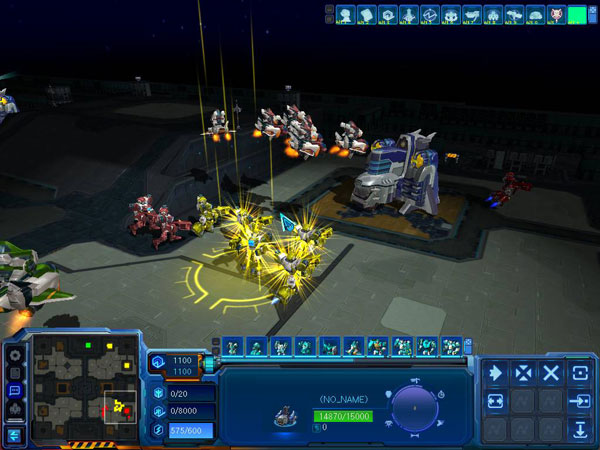Click the left-arrow collapse button under the sidebar
Image resolution: width=600 pixels, height=450 pixels.
coord(14,434)
